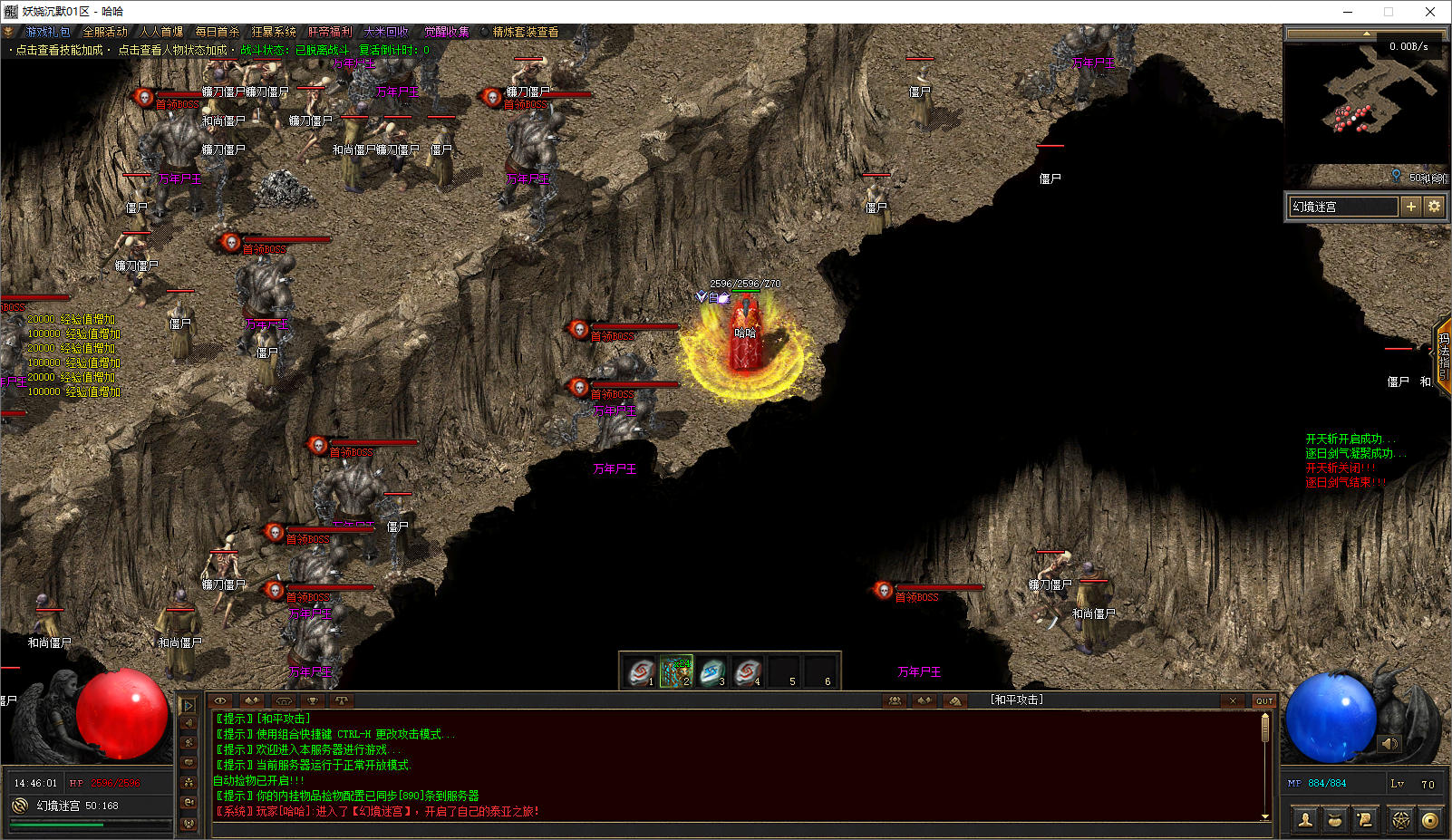The height and width of the screenshot is (840, 1452).
Task: Use the blue rune stone in hotbar slot 3
Action: click(x=711, y=671)
